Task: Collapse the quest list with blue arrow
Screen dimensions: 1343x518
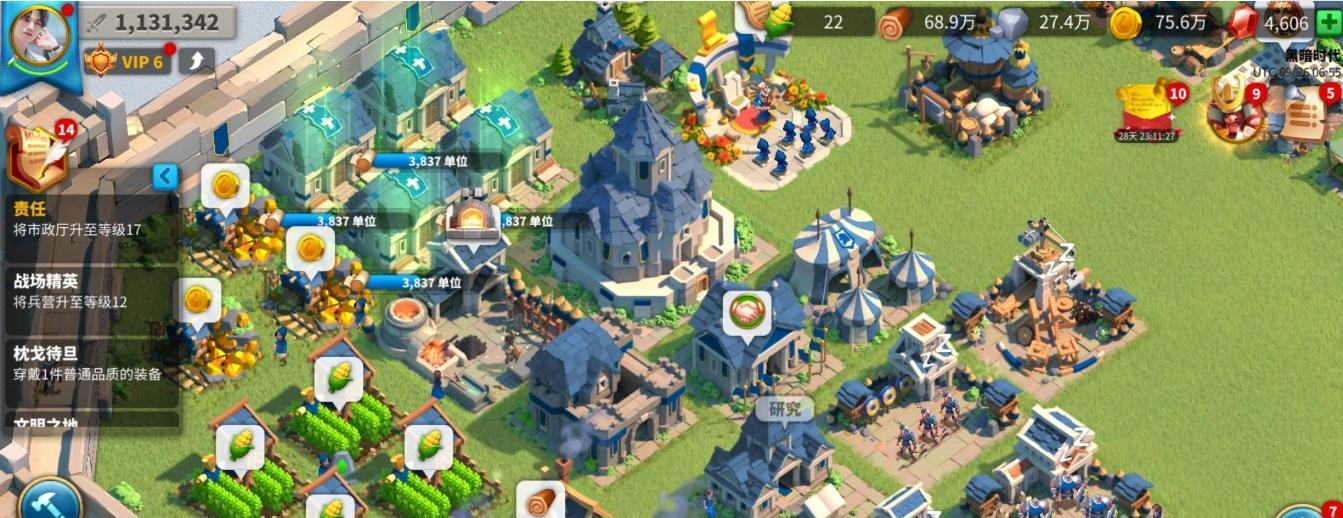Action: coord(166,177)
